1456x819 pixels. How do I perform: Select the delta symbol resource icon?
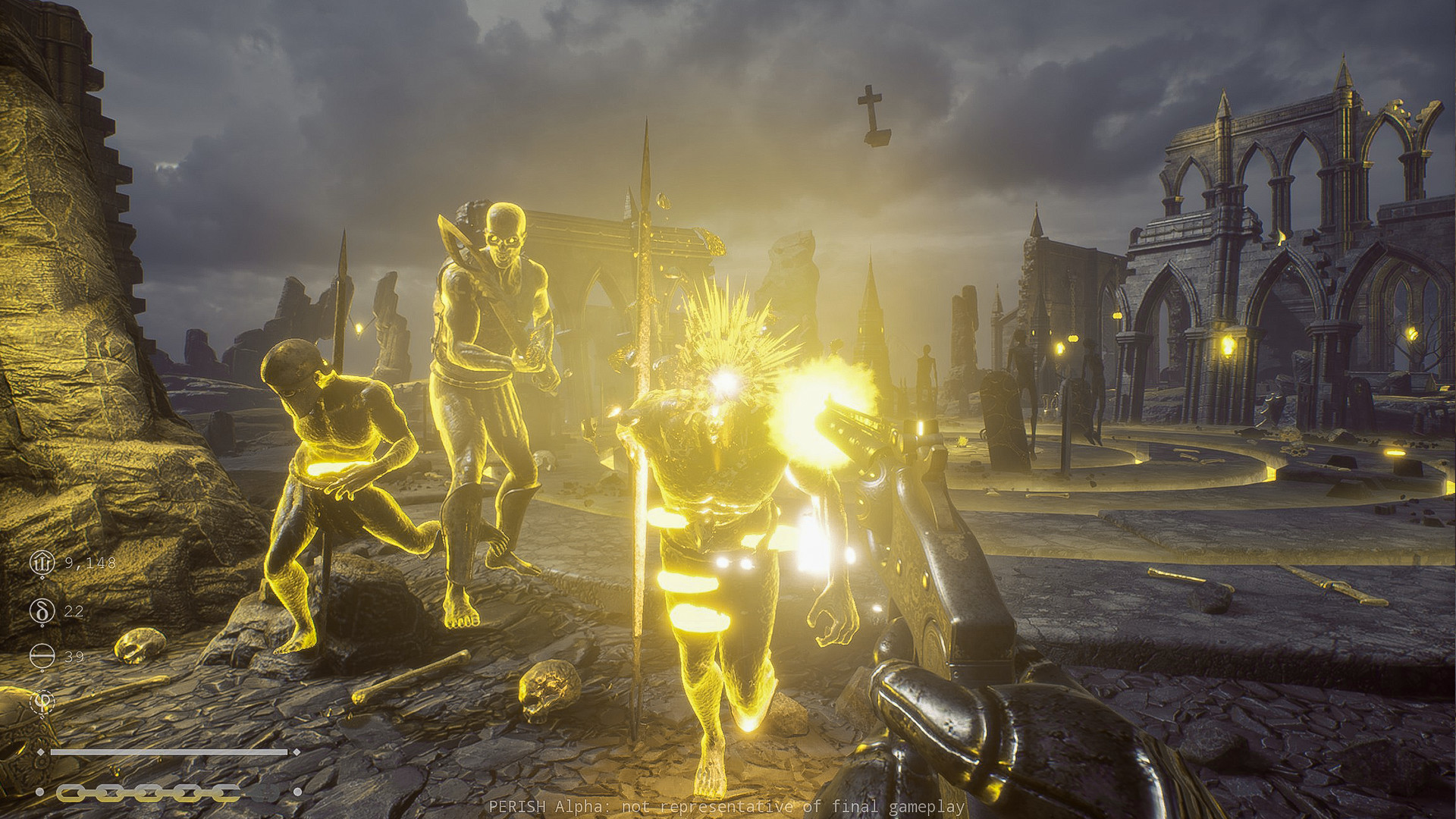tap(42, 610)
